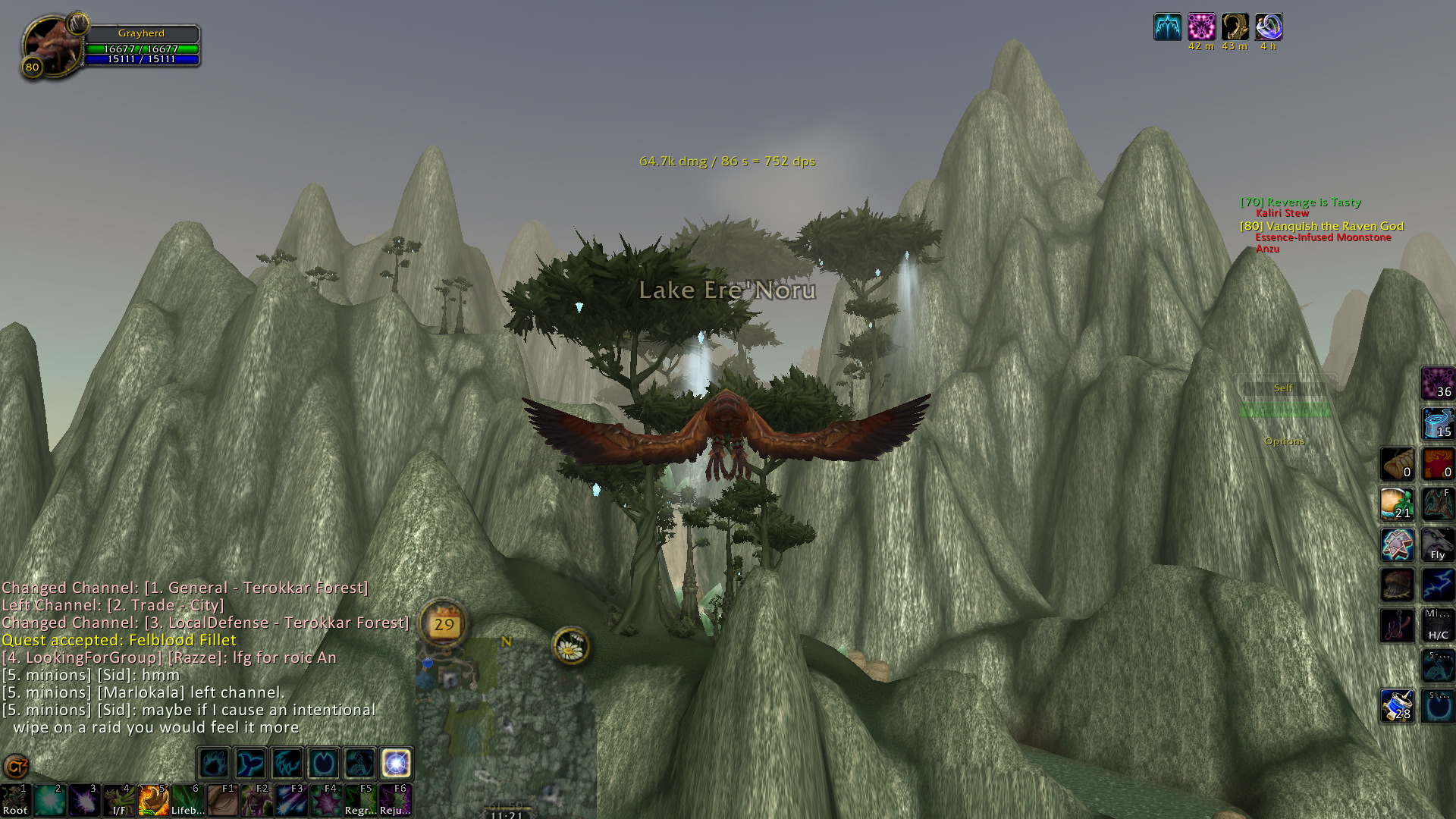Select the Vanquish the Raven God quest

[x=1321, y=226]
